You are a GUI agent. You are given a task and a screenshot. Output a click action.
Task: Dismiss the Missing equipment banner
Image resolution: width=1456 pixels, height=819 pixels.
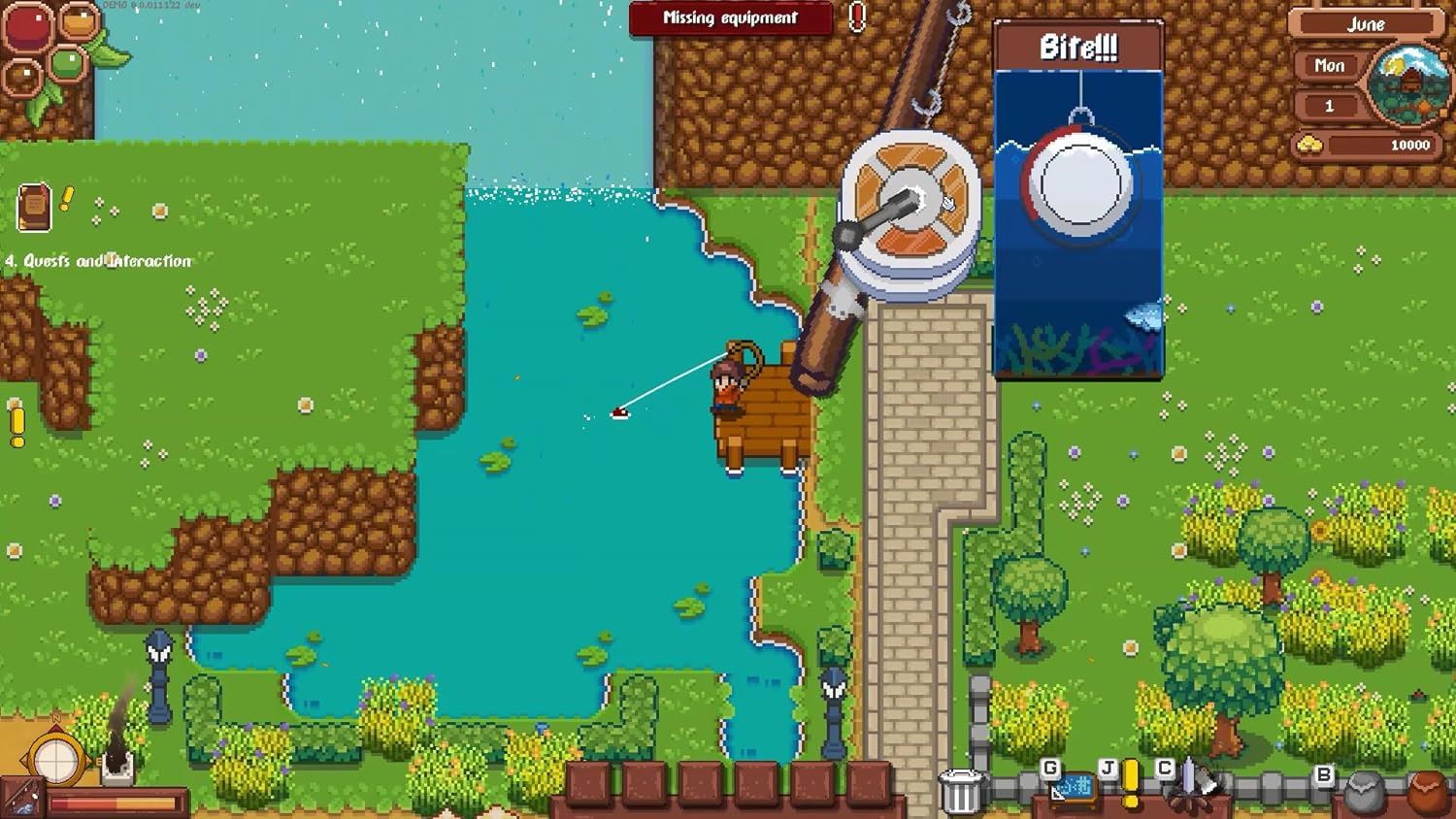(x=728, y=18)
